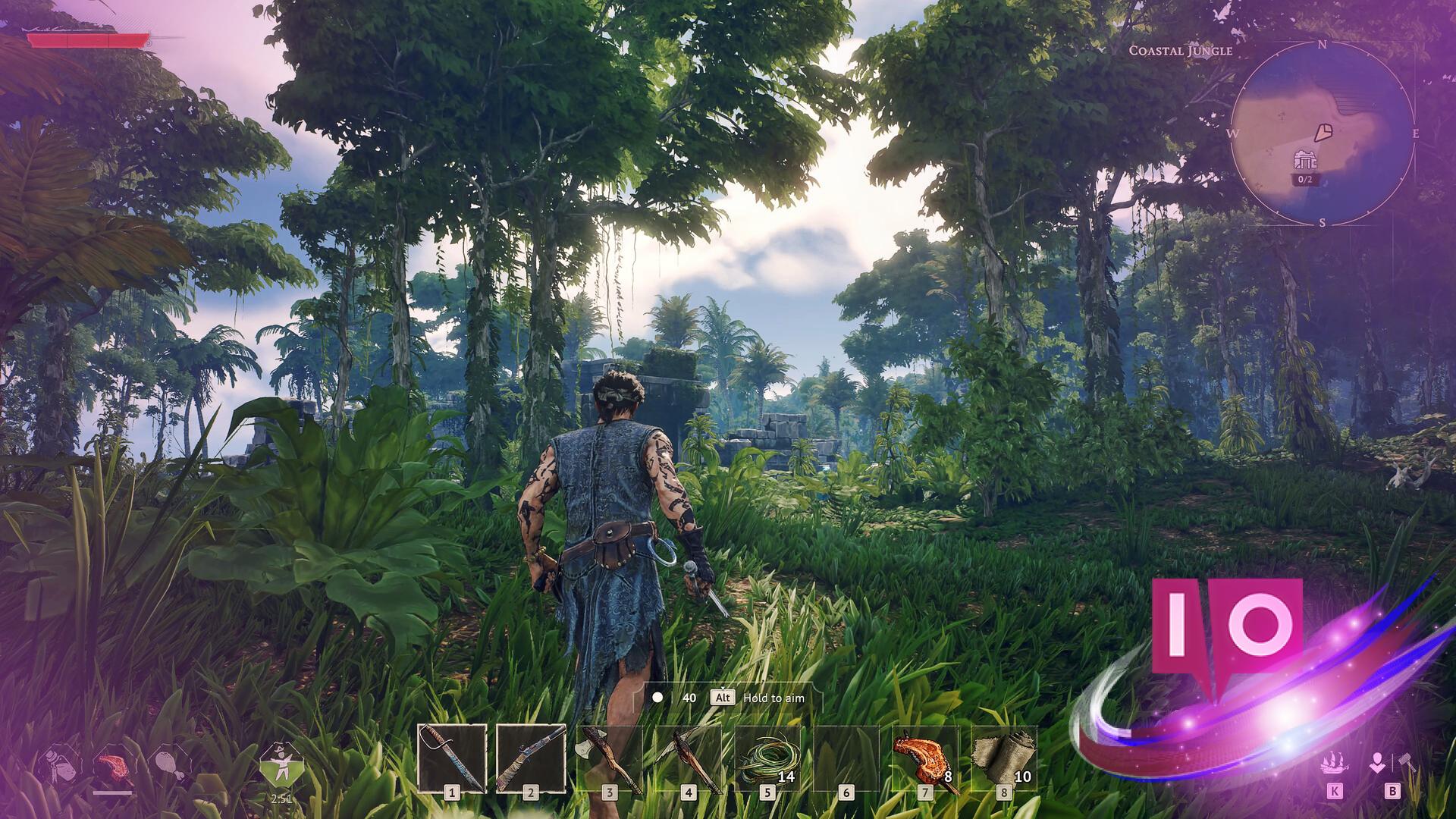The width and height of the screenshot is (1456, 819).
Task: Select the cloth roll in slot 8
Action: [x=1004, y=758]
